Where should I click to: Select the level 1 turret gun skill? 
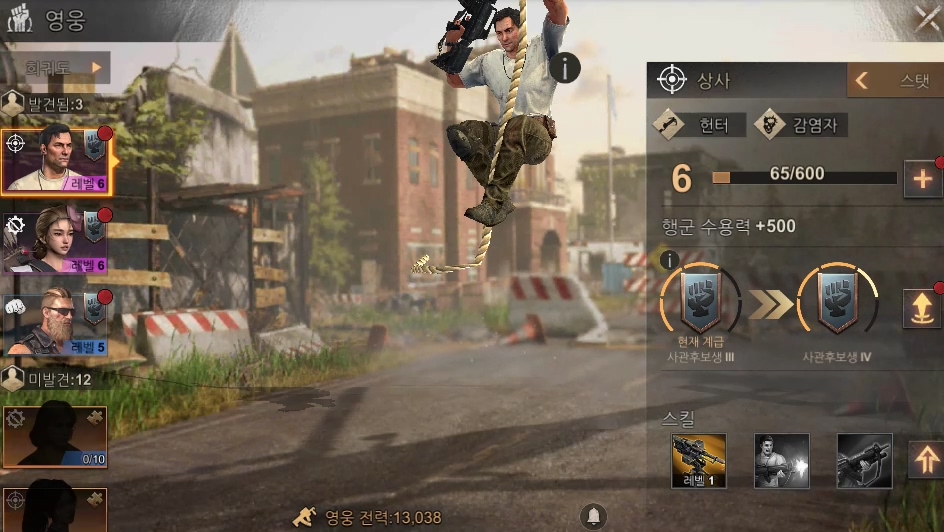point(698,460)
